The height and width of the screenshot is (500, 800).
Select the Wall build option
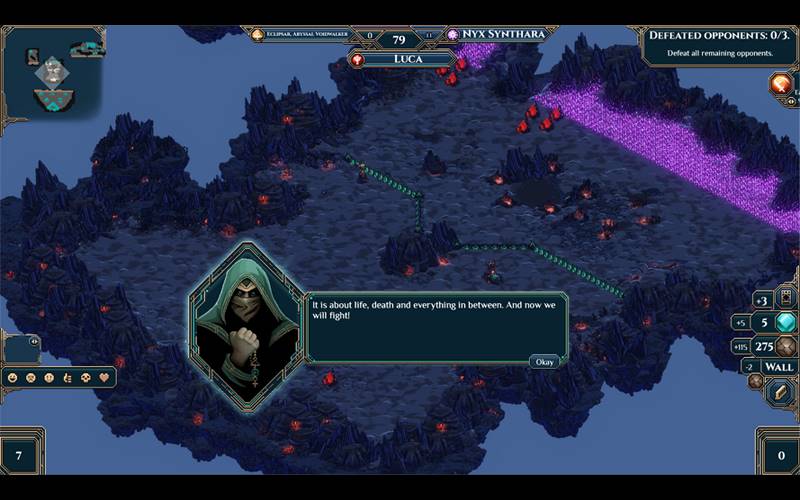tap(779, 367)
